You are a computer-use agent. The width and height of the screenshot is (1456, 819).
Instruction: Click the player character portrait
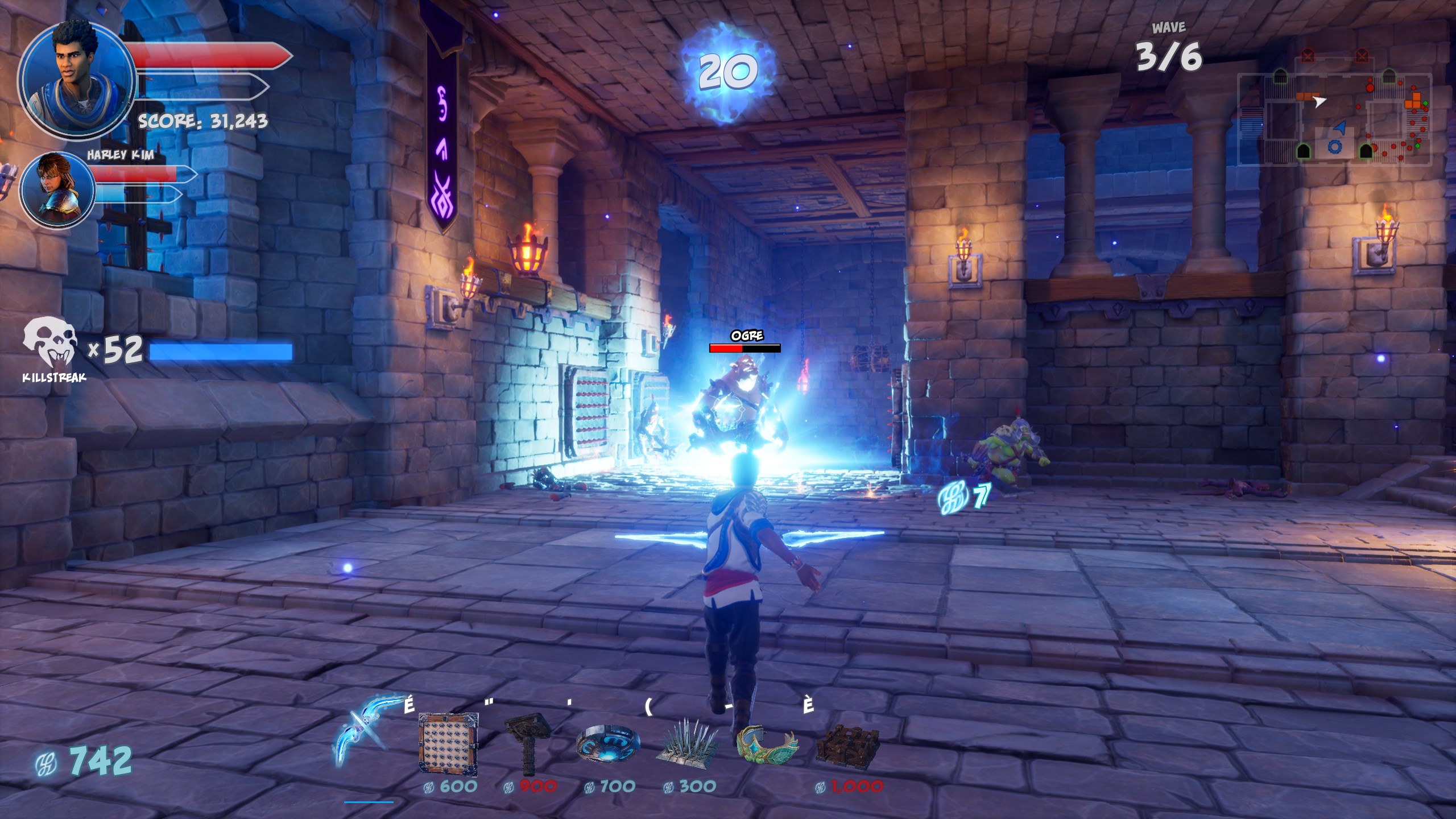tap(77, 77)
